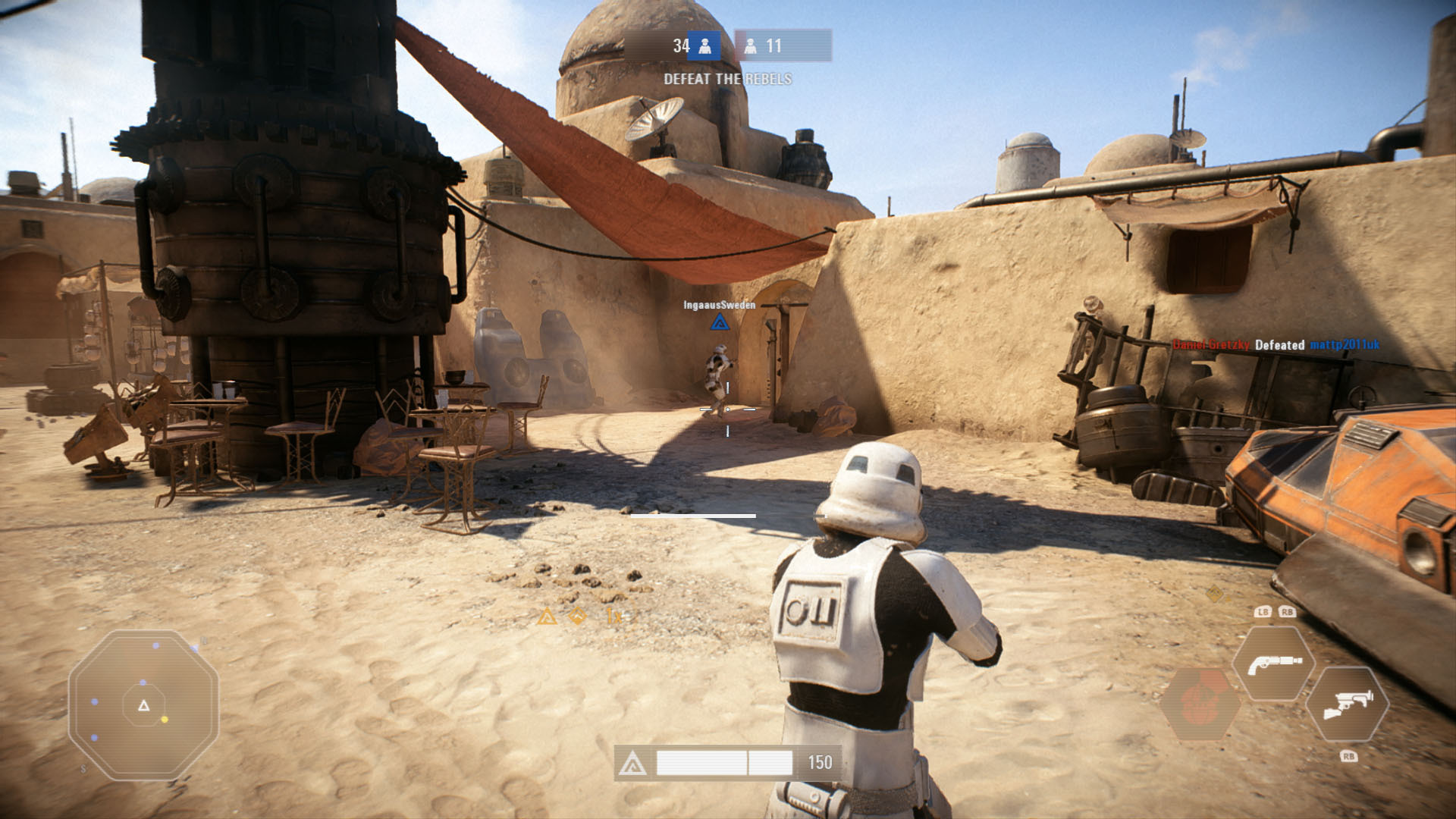Viewport: 1456px width, 819px height.
Task: Click the octagonal minimap radar
Action: click(143, 704)
